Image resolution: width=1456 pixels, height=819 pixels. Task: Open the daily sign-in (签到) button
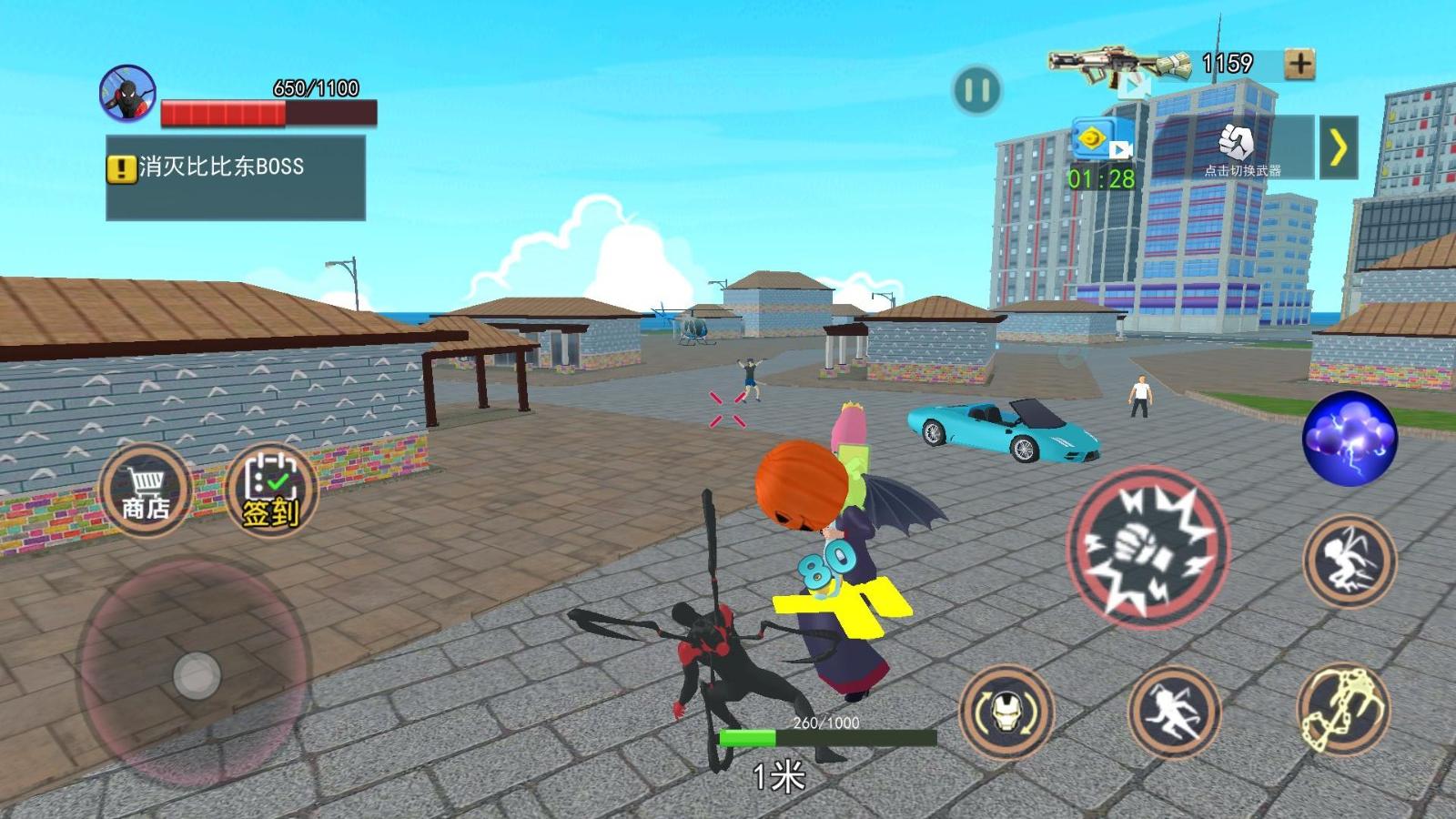[x=270, y=491]
